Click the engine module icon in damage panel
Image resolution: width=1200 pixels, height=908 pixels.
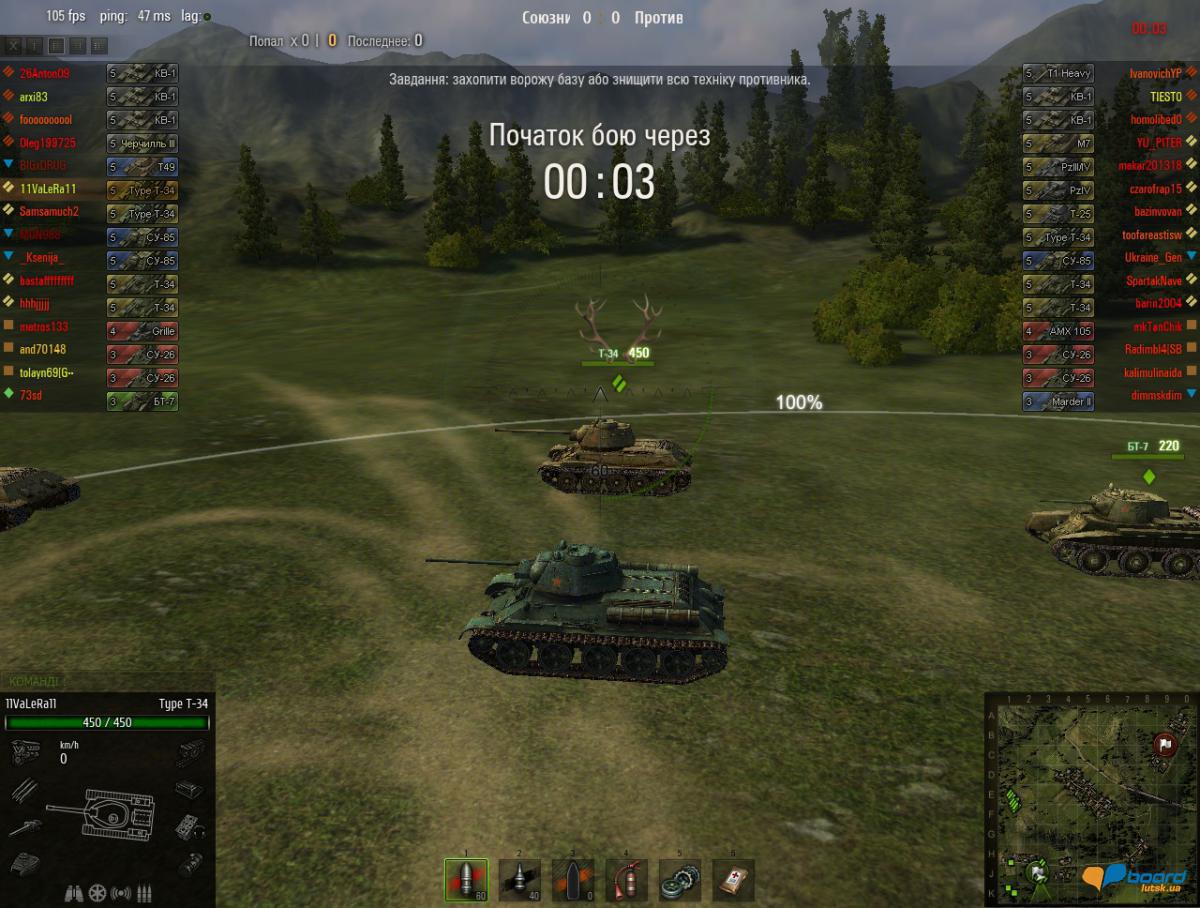[24, 751]
